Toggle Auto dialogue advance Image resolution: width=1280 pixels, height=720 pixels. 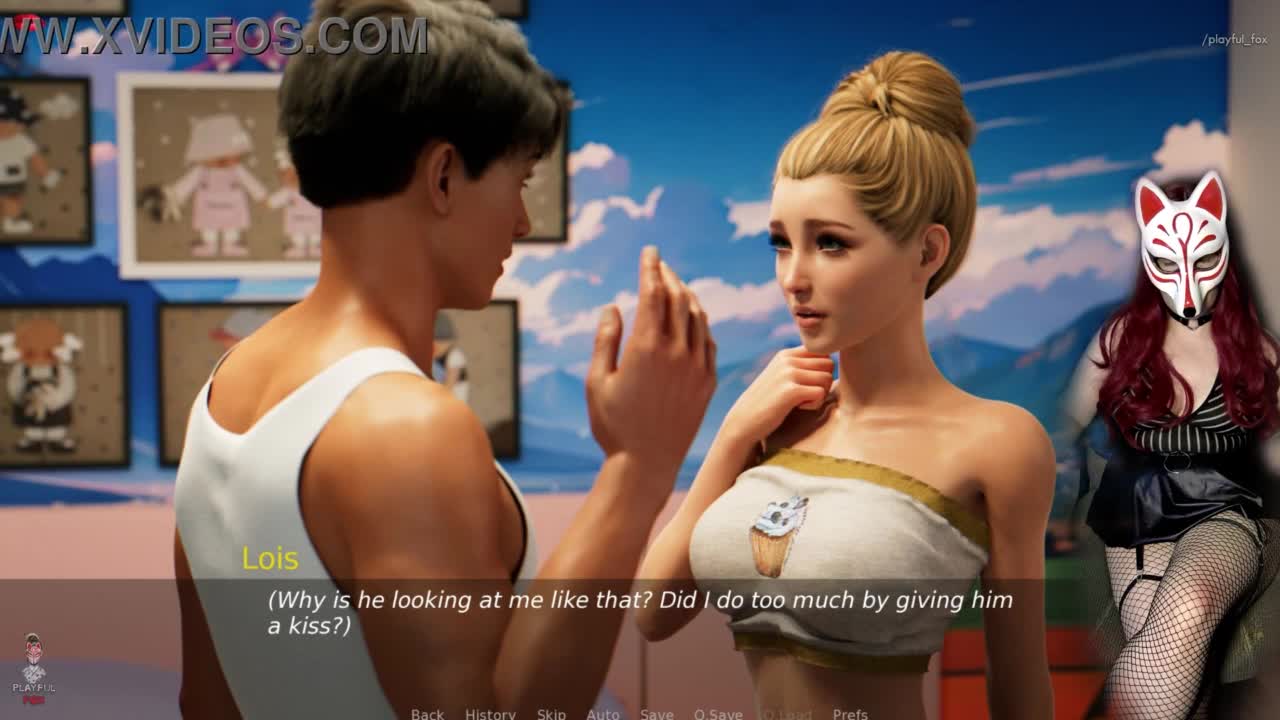pos(603,713)
